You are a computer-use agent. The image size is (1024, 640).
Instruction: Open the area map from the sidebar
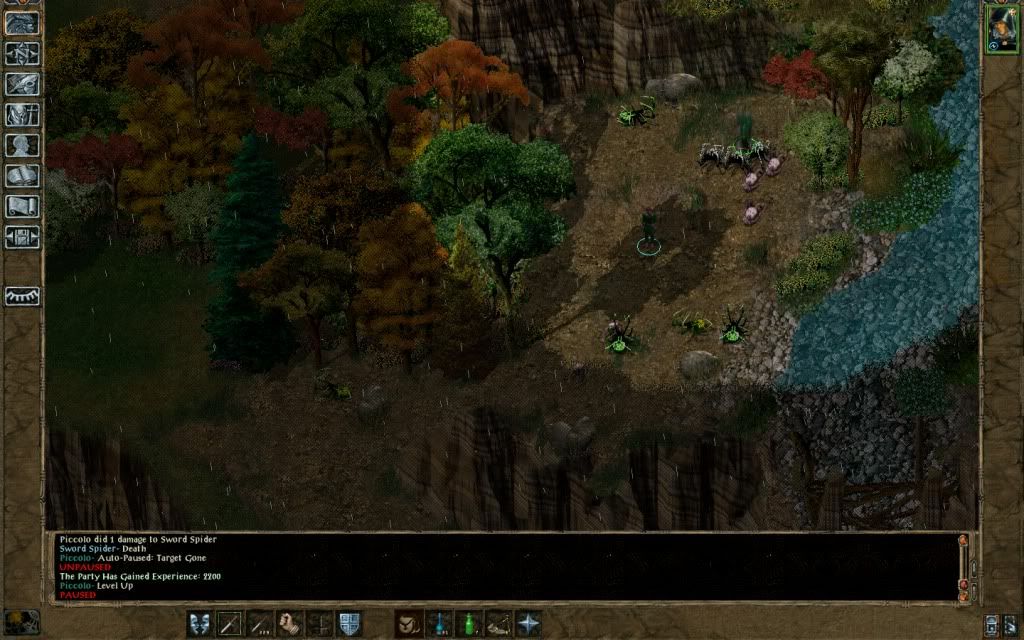click(22, 54)
